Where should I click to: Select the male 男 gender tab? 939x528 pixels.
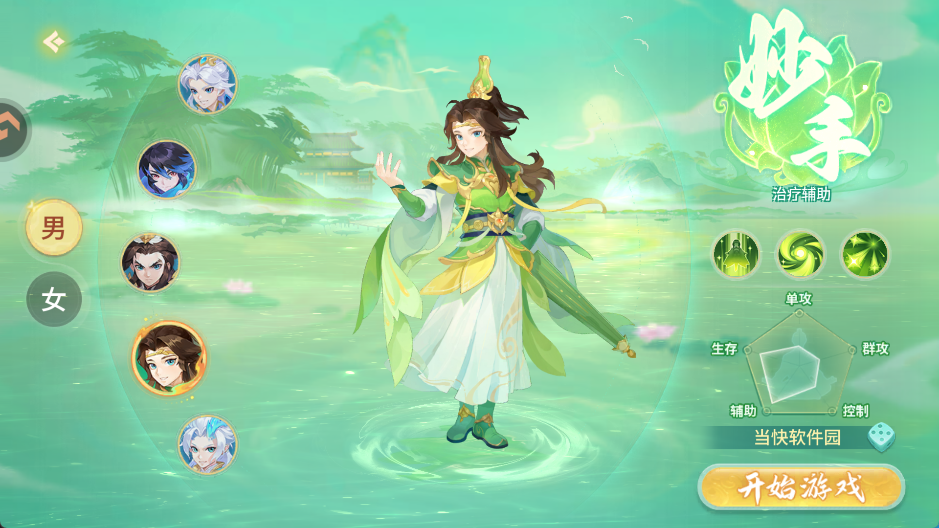click(54, 228)
